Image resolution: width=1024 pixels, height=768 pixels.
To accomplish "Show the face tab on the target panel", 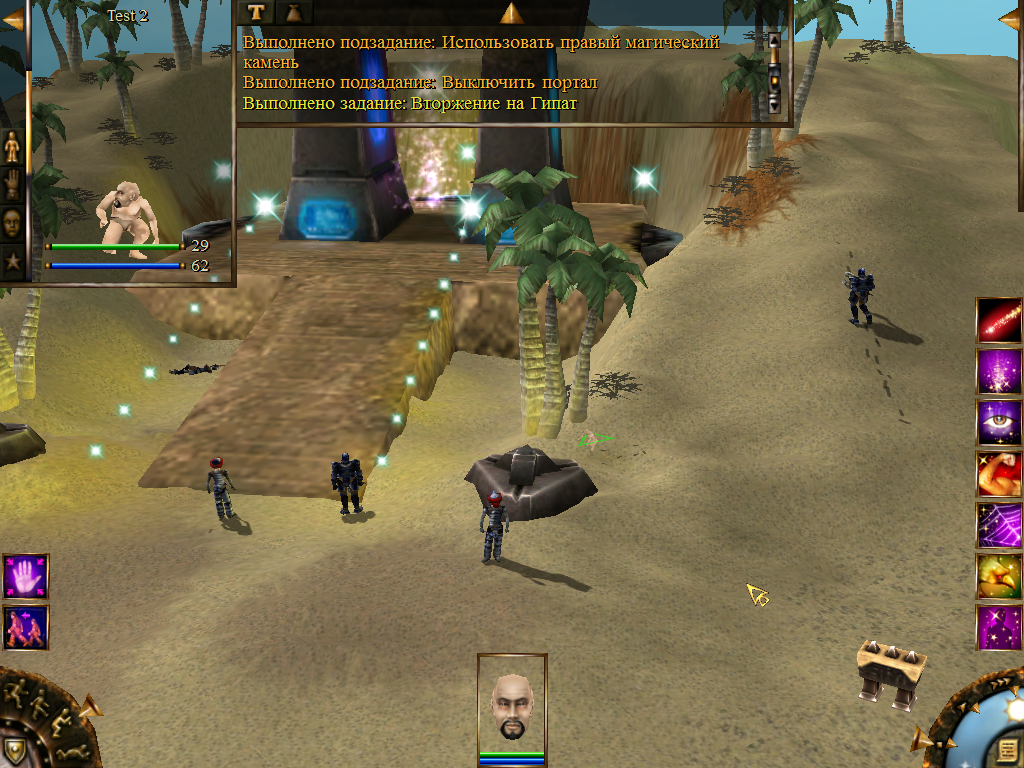I will (x=12, y=223).
